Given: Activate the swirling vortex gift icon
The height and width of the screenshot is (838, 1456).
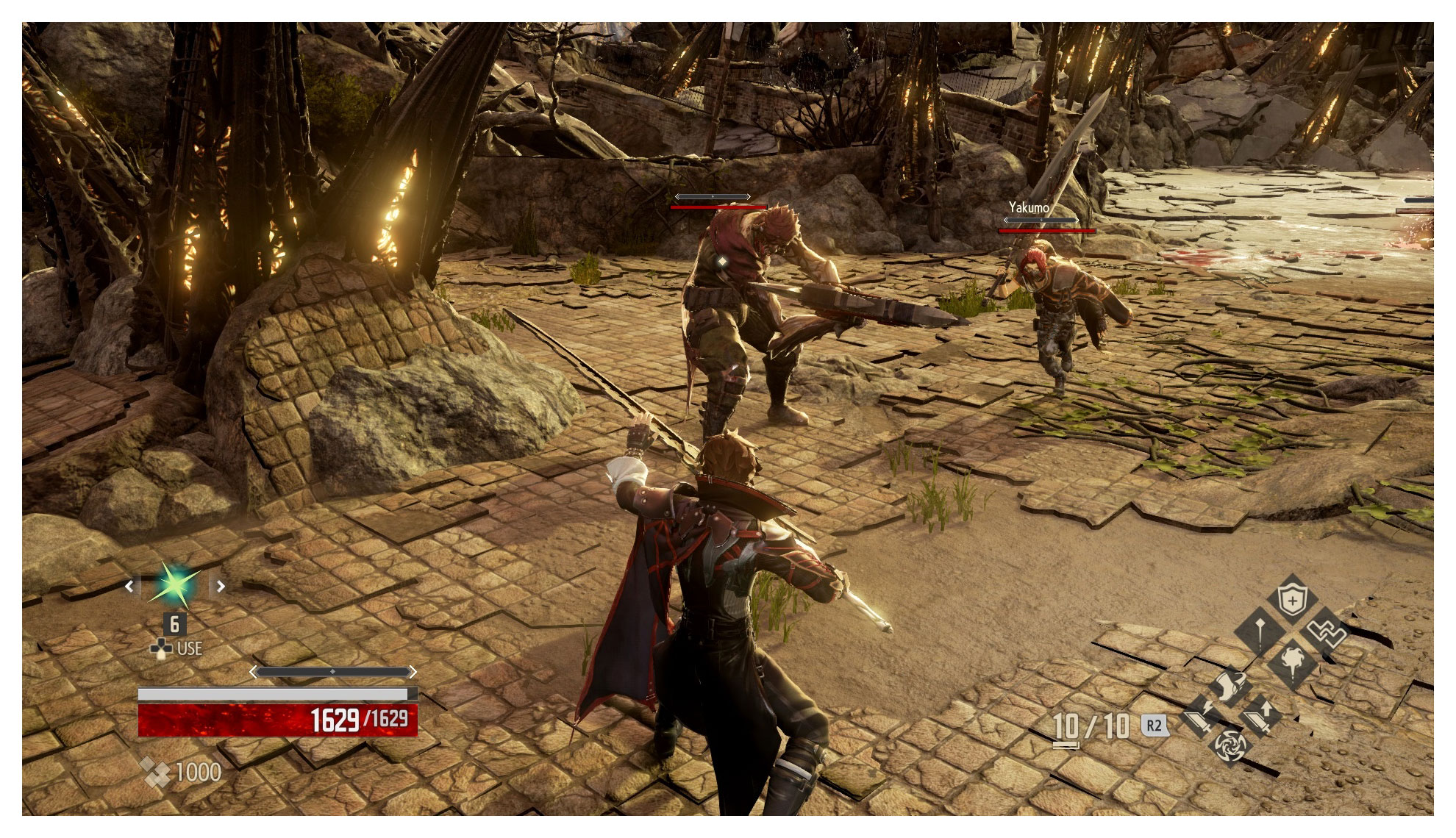Looking at the screenshot, I should pyautogui.click(x=1229, y=745).
